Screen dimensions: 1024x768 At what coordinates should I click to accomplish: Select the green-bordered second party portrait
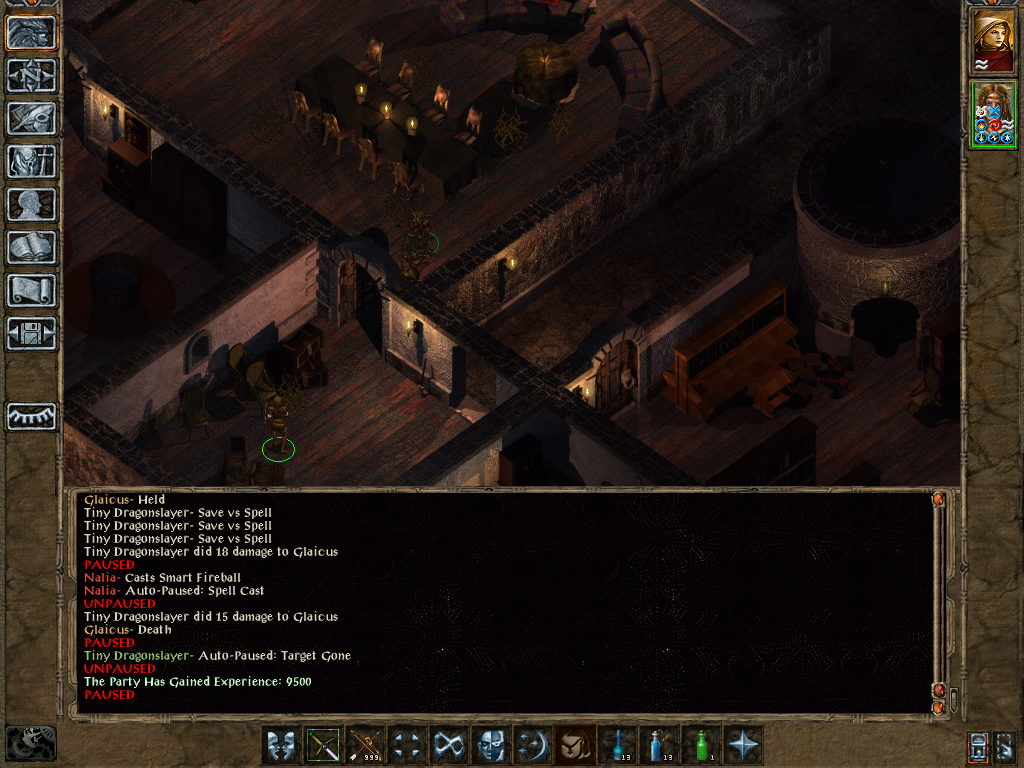pyautogui.click(x=994, y=114)
